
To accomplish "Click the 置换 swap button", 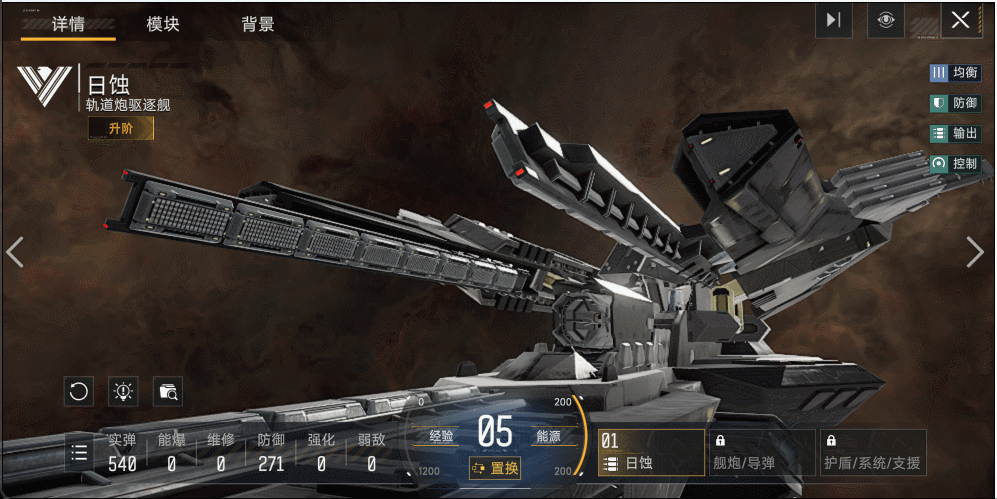I will point(495,467).
